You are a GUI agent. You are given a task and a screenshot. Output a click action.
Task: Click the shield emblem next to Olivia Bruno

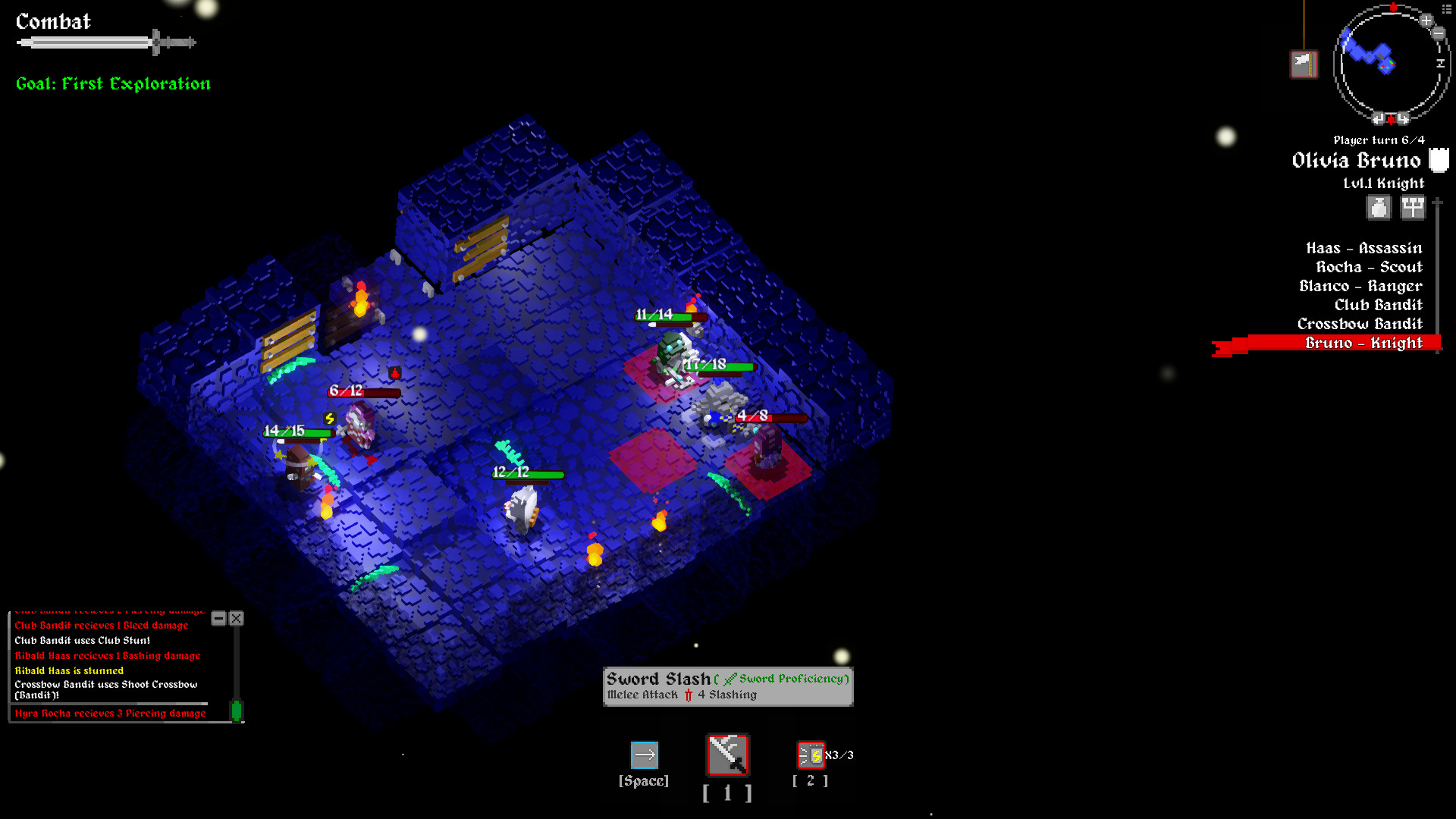(1439, 160)
